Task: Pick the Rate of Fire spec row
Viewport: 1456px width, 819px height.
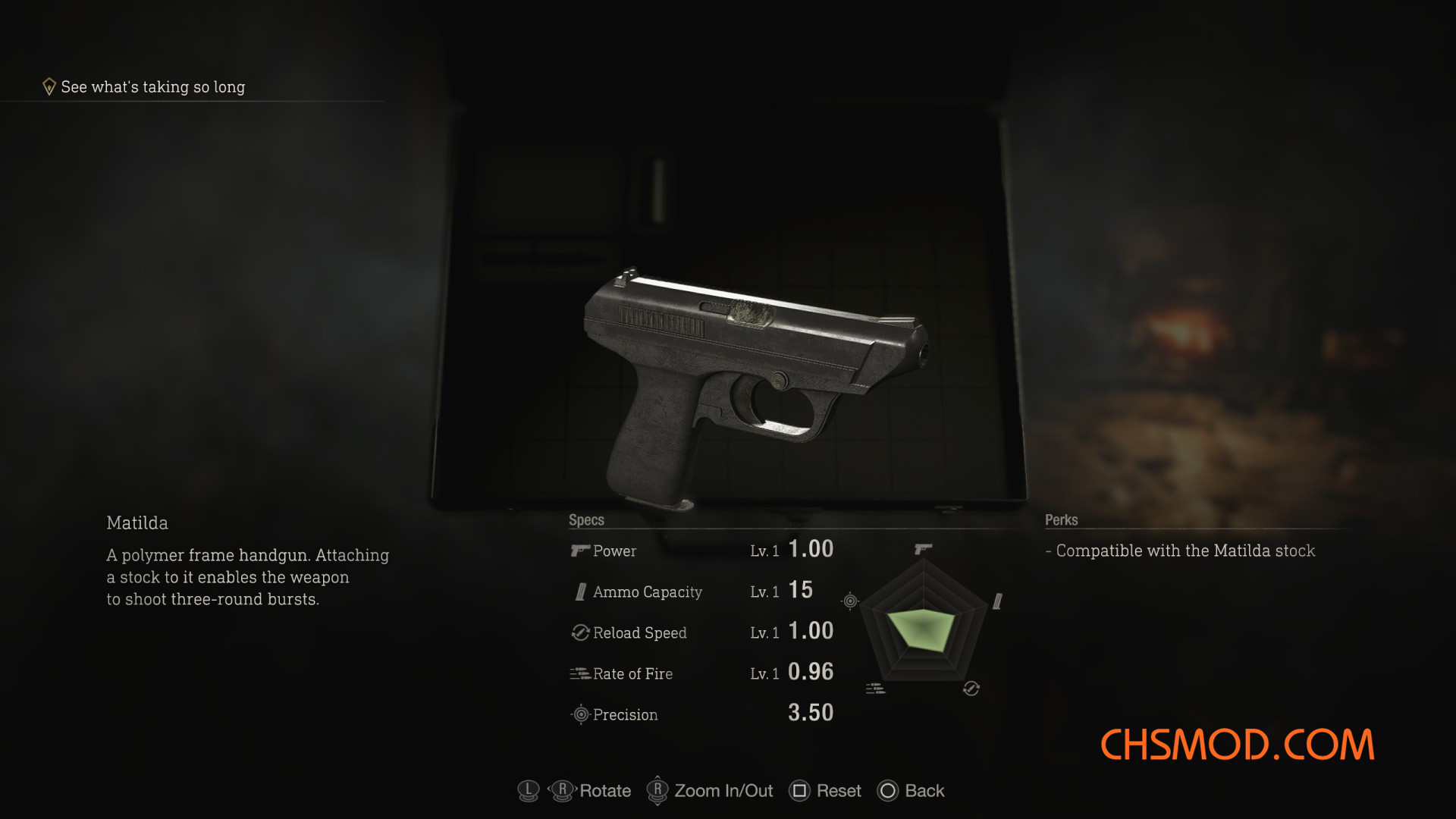Action: [701, 673]
